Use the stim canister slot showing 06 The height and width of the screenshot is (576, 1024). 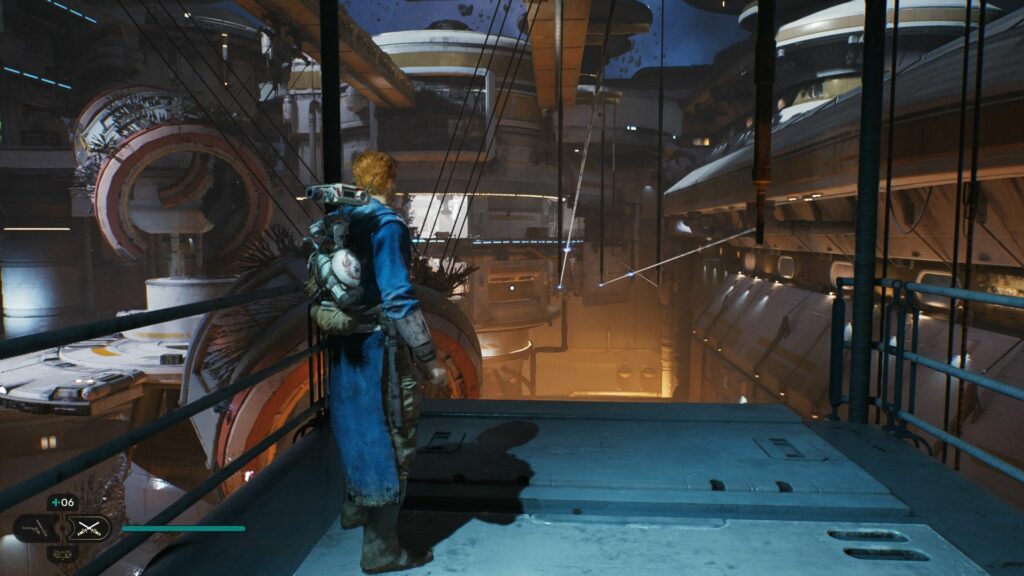pos(62,502)
